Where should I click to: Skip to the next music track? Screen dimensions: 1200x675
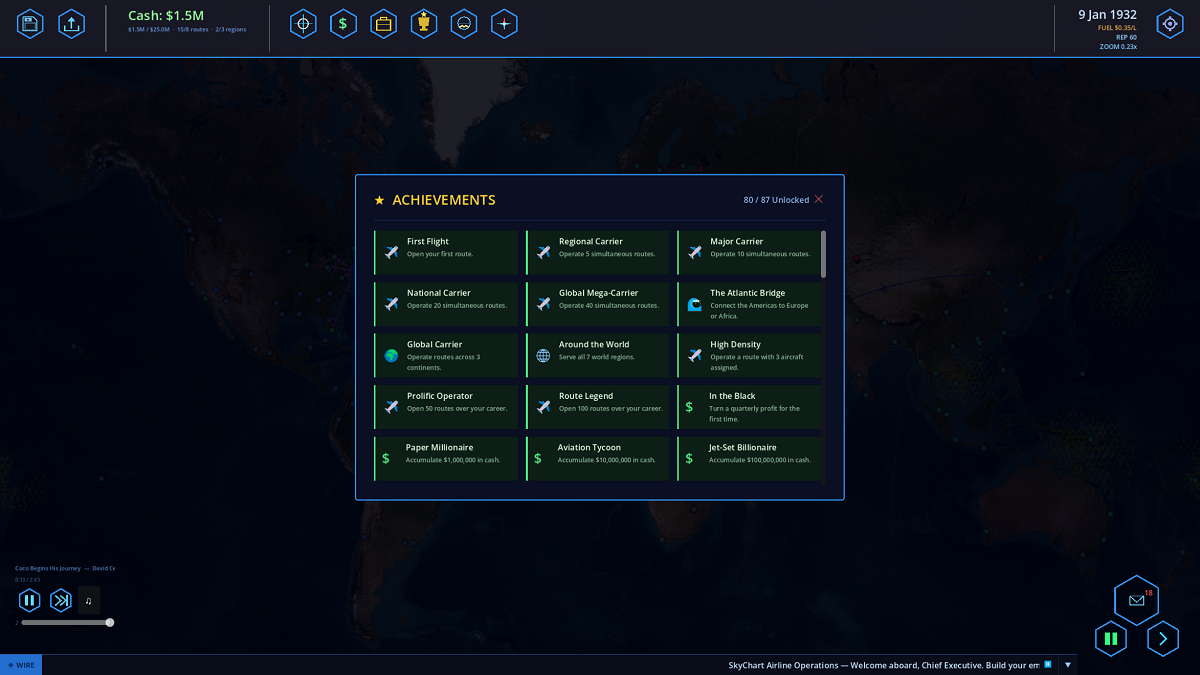[x=61, y=600]
